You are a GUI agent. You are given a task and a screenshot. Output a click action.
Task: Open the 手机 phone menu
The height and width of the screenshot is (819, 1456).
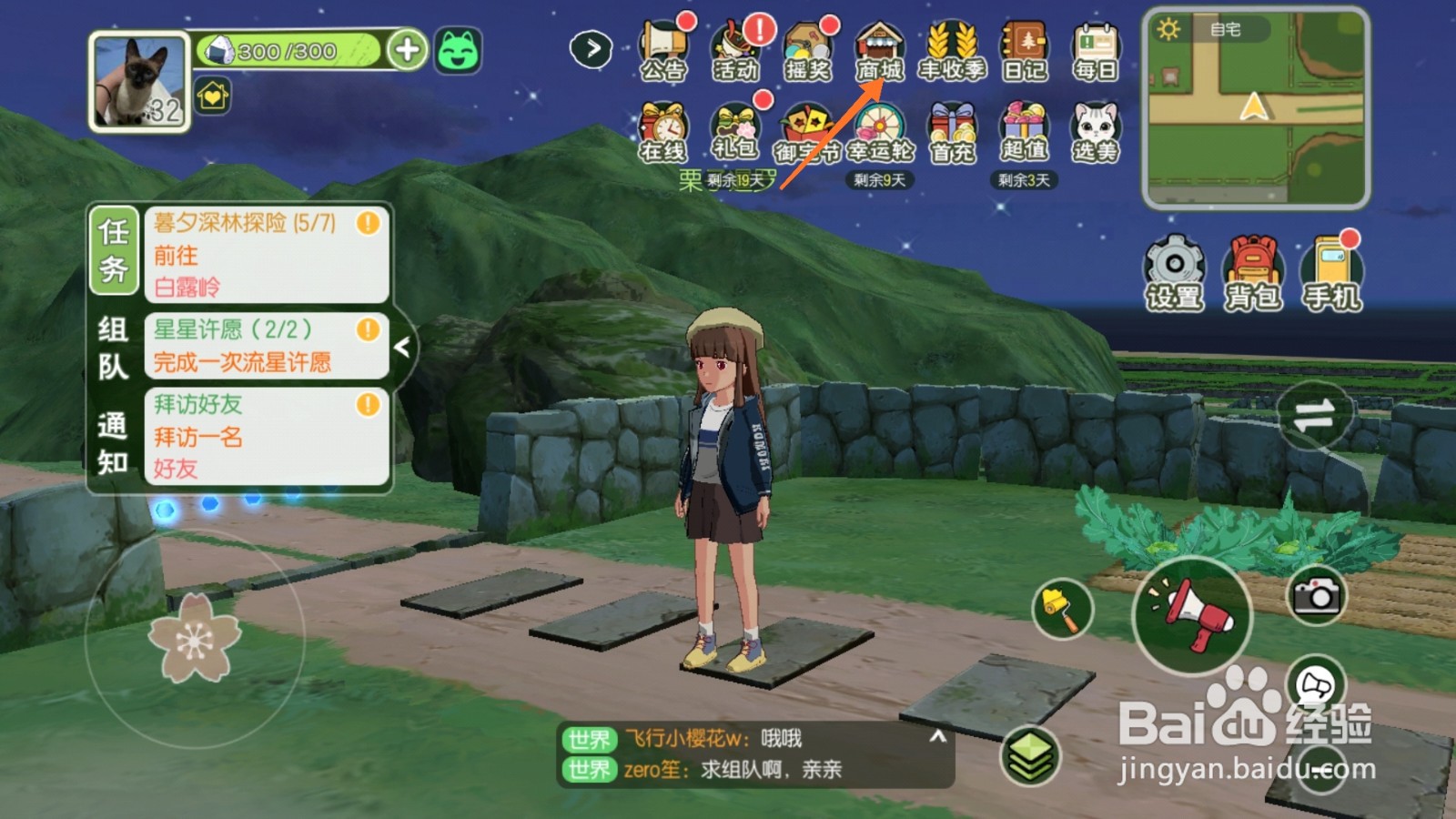pos(1332,273)
